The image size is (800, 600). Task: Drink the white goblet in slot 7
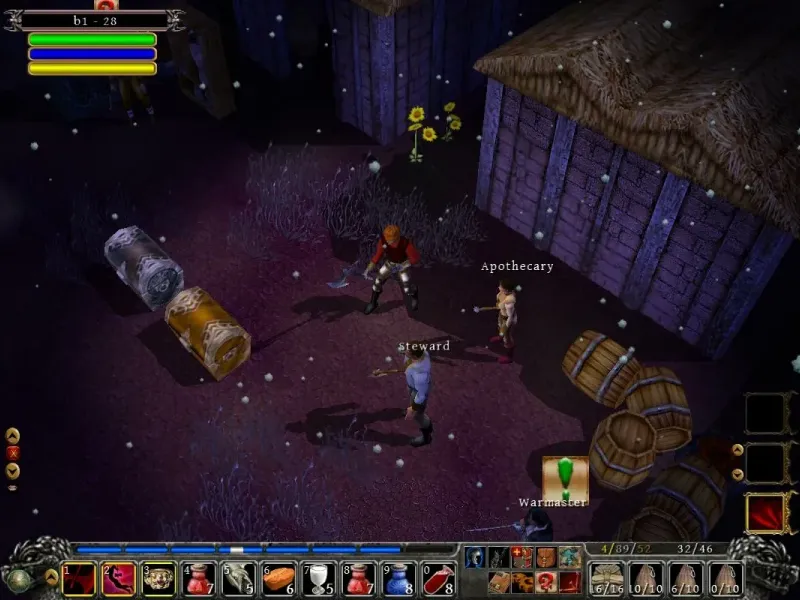[x=319, y=578]
